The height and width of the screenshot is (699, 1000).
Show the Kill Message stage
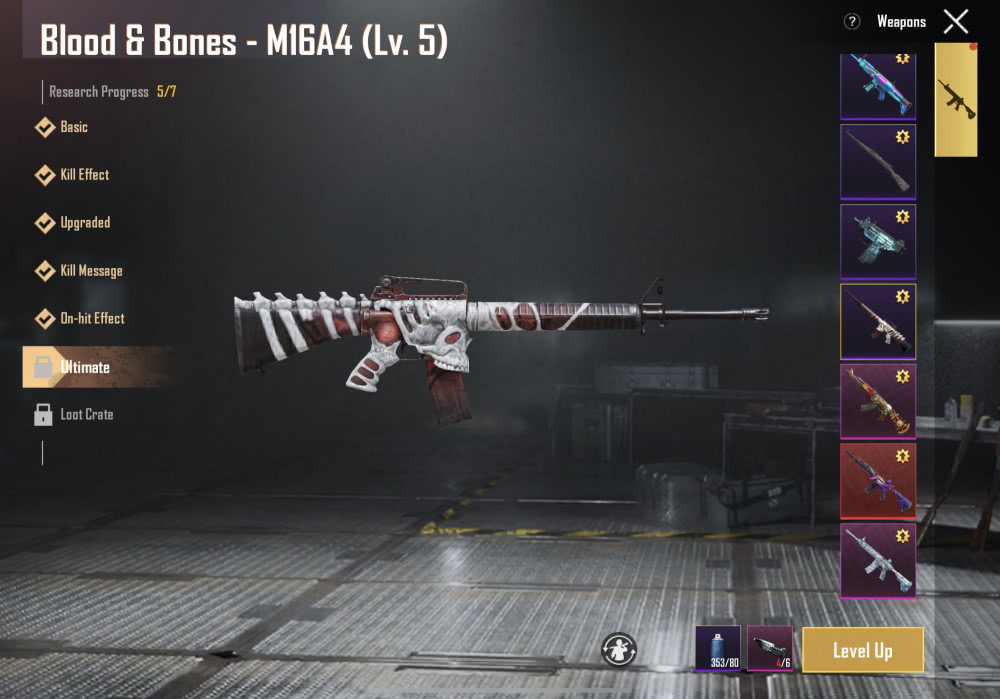pos(90,270)
